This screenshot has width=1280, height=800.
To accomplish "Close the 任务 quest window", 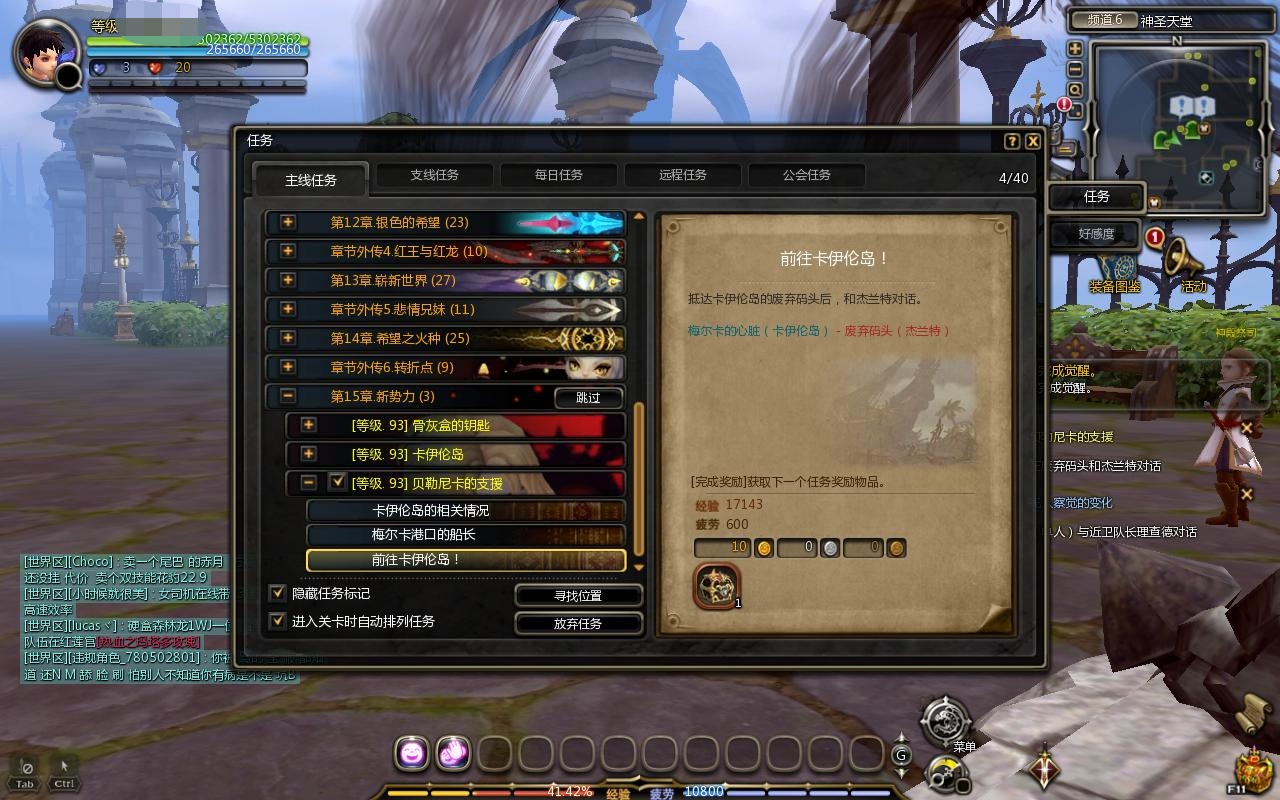I will coord(1033,141).
